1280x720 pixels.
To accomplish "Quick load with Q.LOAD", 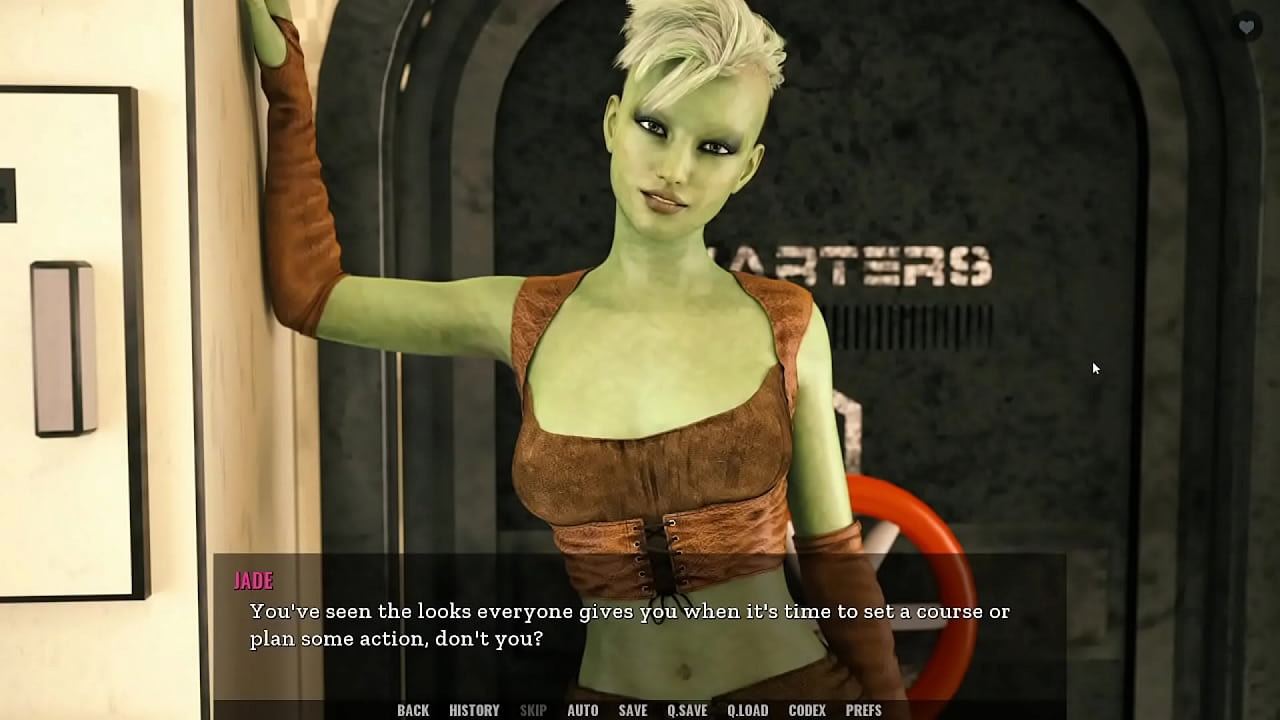I will pyautogui.click(x=747, y=710).
